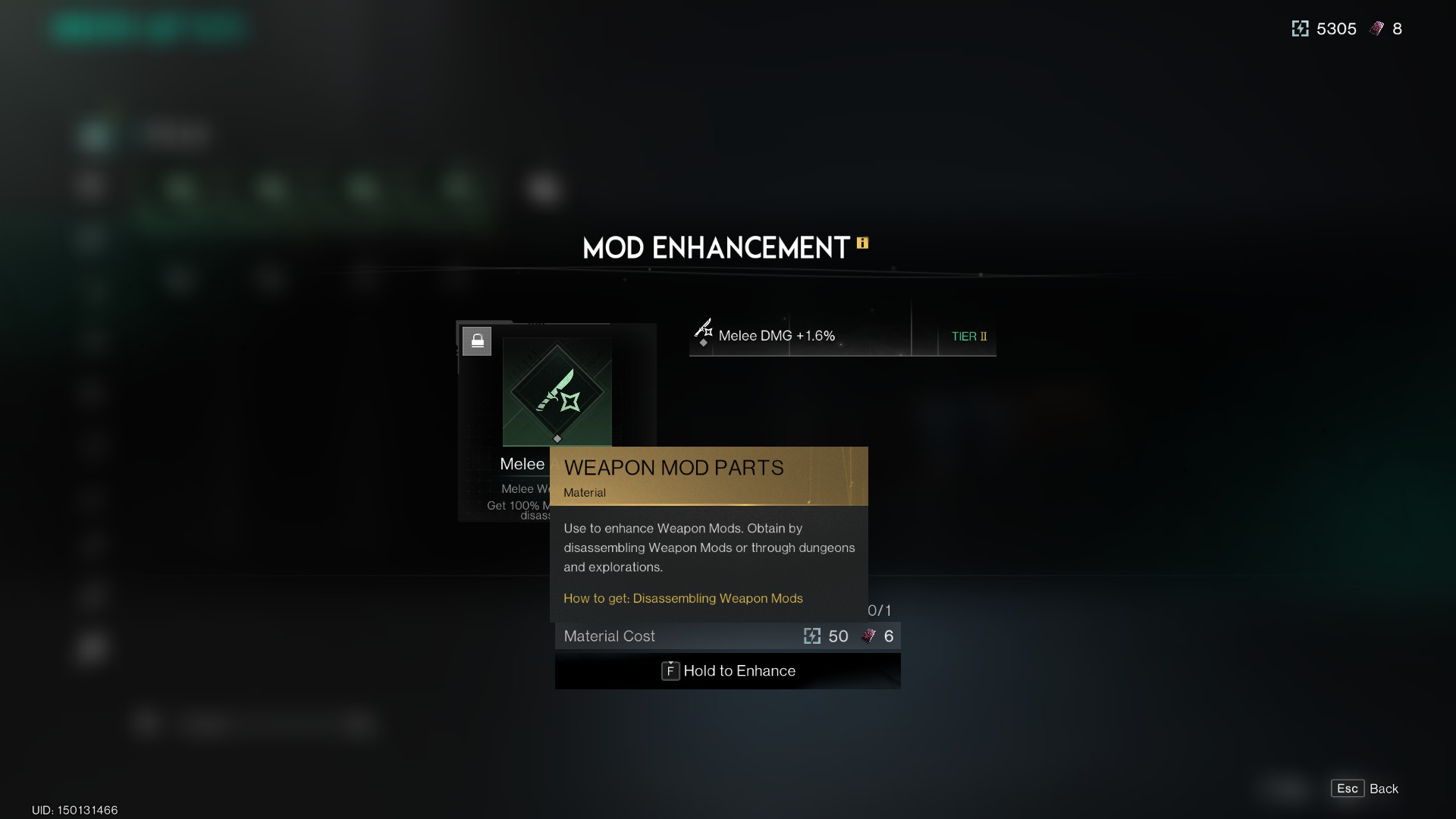Image resolution: width=1456 pixels, height=819 pixels.
Task: Select the TIER II label
Action: pyautogui.click(x=969, y=337)
